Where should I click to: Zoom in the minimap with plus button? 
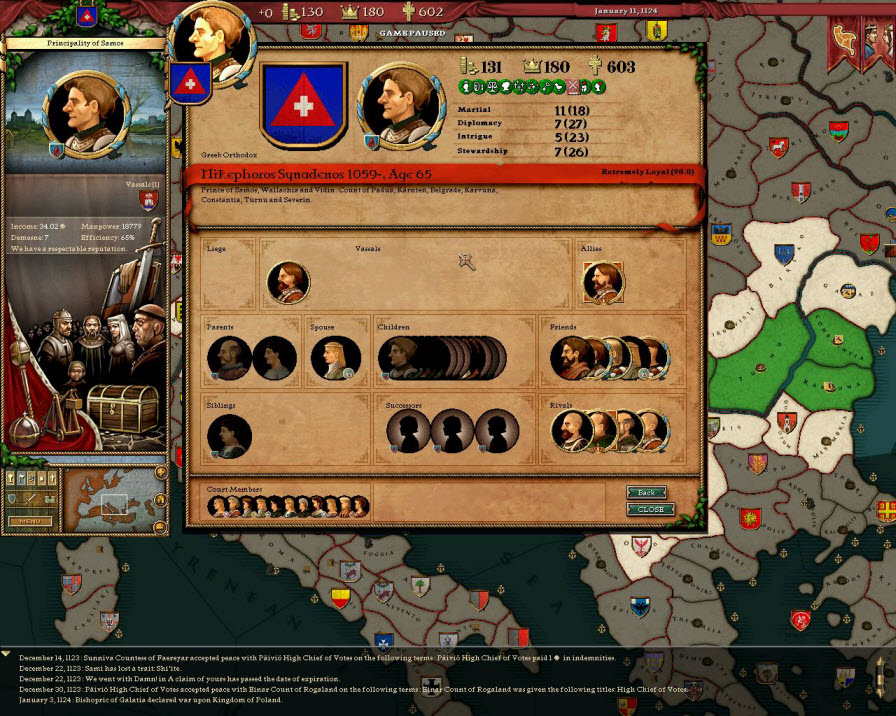[160, 472]
